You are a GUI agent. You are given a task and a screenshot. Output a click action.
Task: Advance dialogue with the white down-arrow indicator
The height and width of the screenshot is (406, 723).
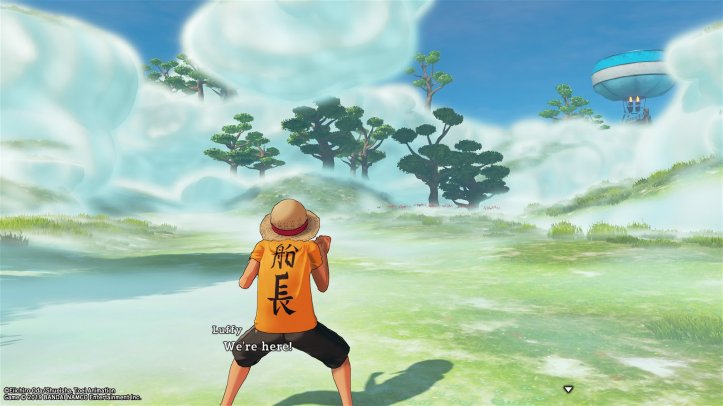pyautogui.click(x=568, y=388)
